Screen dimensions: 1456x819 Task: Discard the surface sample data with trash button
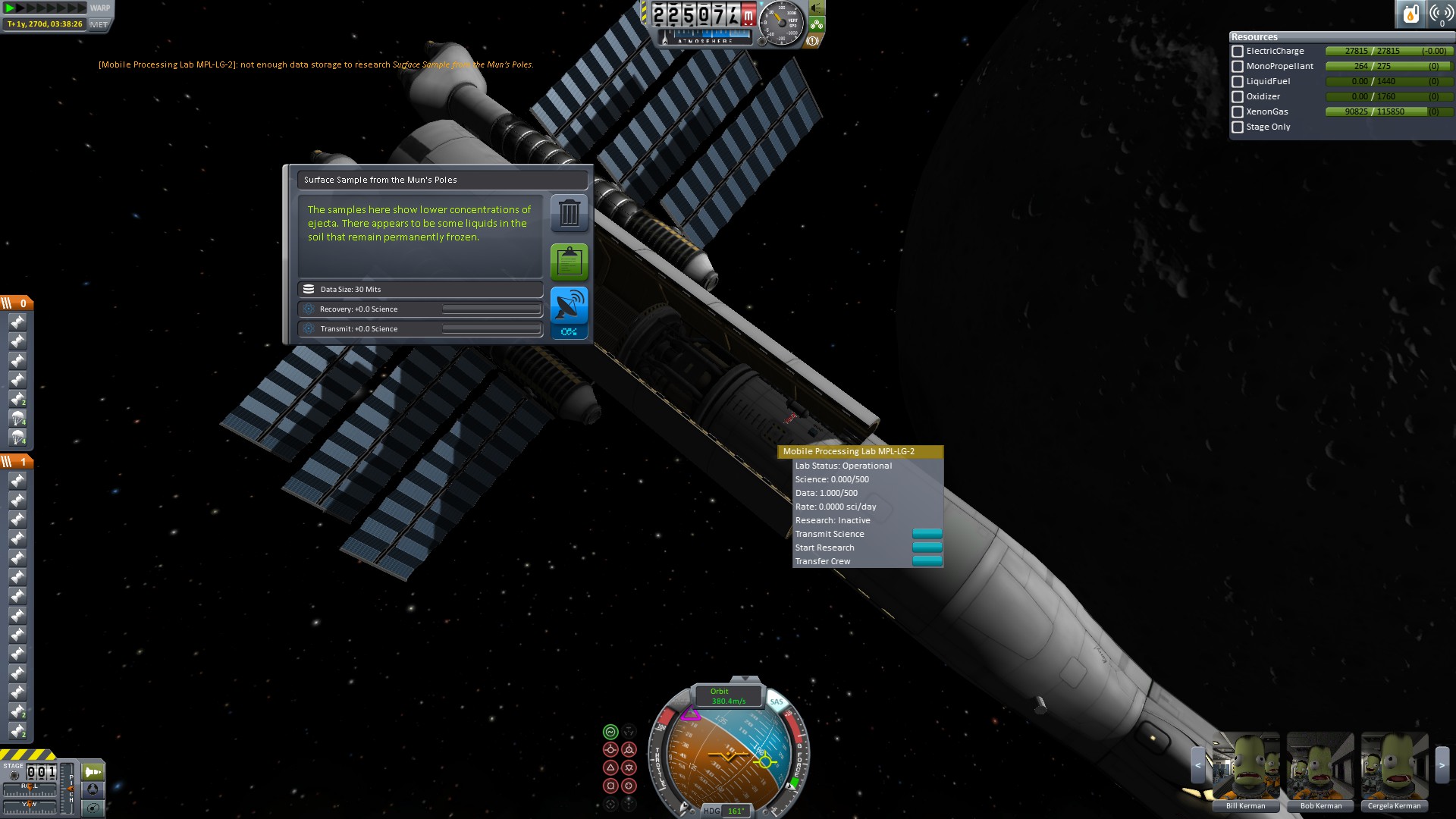coord(569,214)
